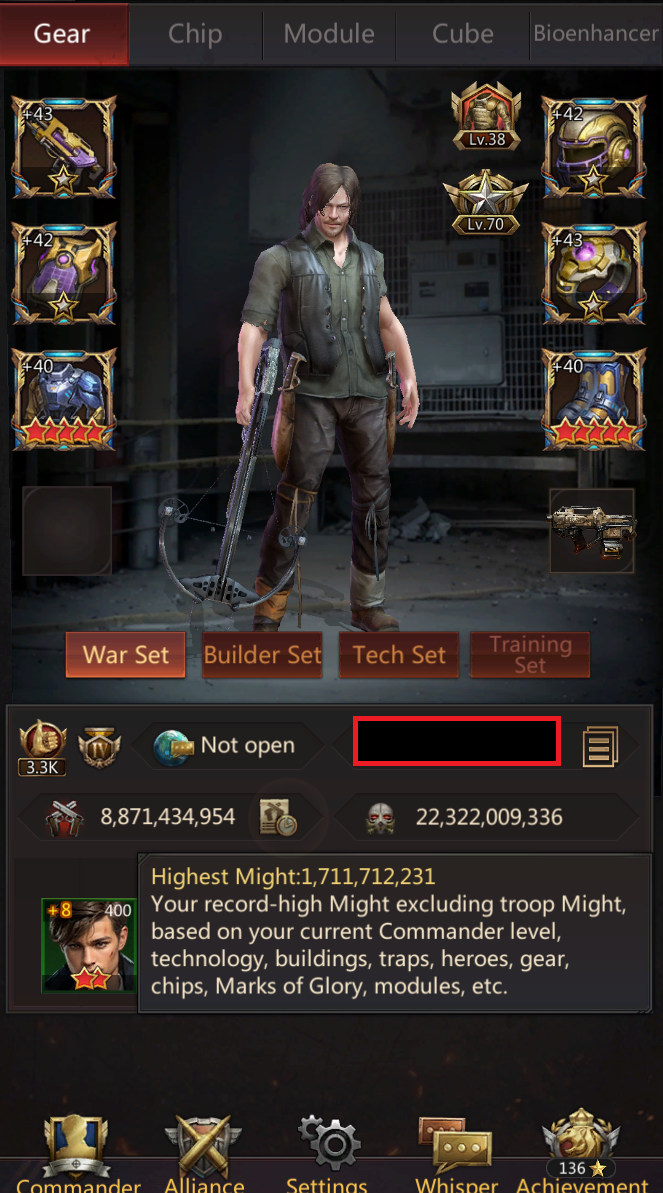
Task: Select the Training Set loadout
Action: (530, 655)
